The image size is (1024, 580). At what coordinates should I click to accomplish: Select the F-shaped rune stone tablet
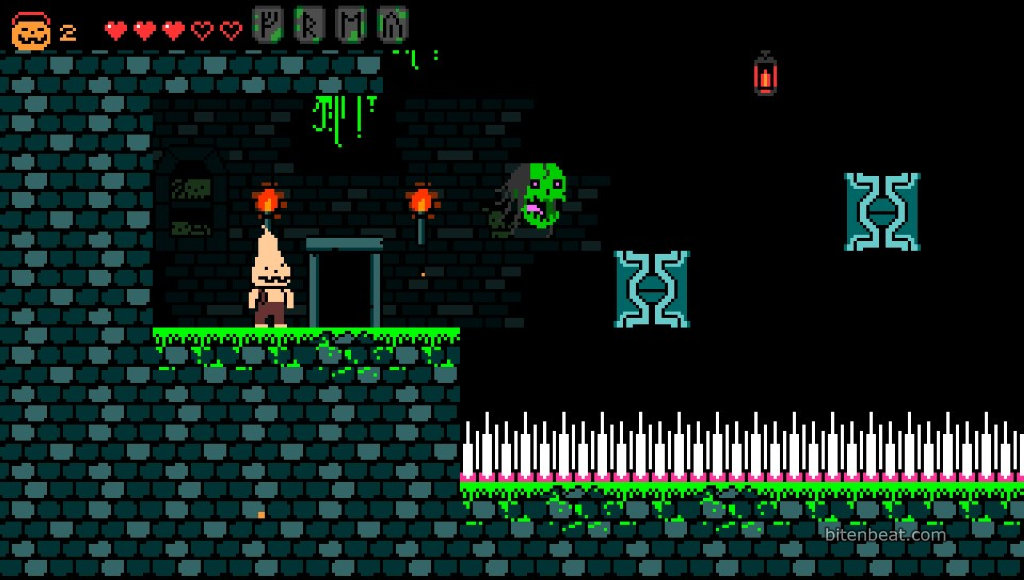click(x=267, y=24)
